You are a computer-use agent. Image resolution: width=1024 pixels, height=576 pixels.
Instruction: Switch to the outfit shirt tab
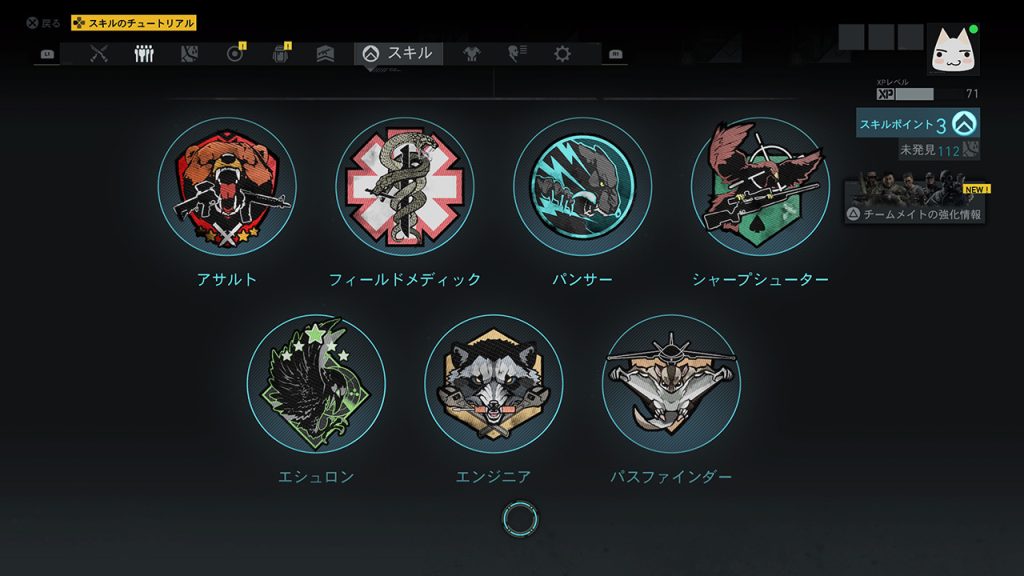pos(472,54)
